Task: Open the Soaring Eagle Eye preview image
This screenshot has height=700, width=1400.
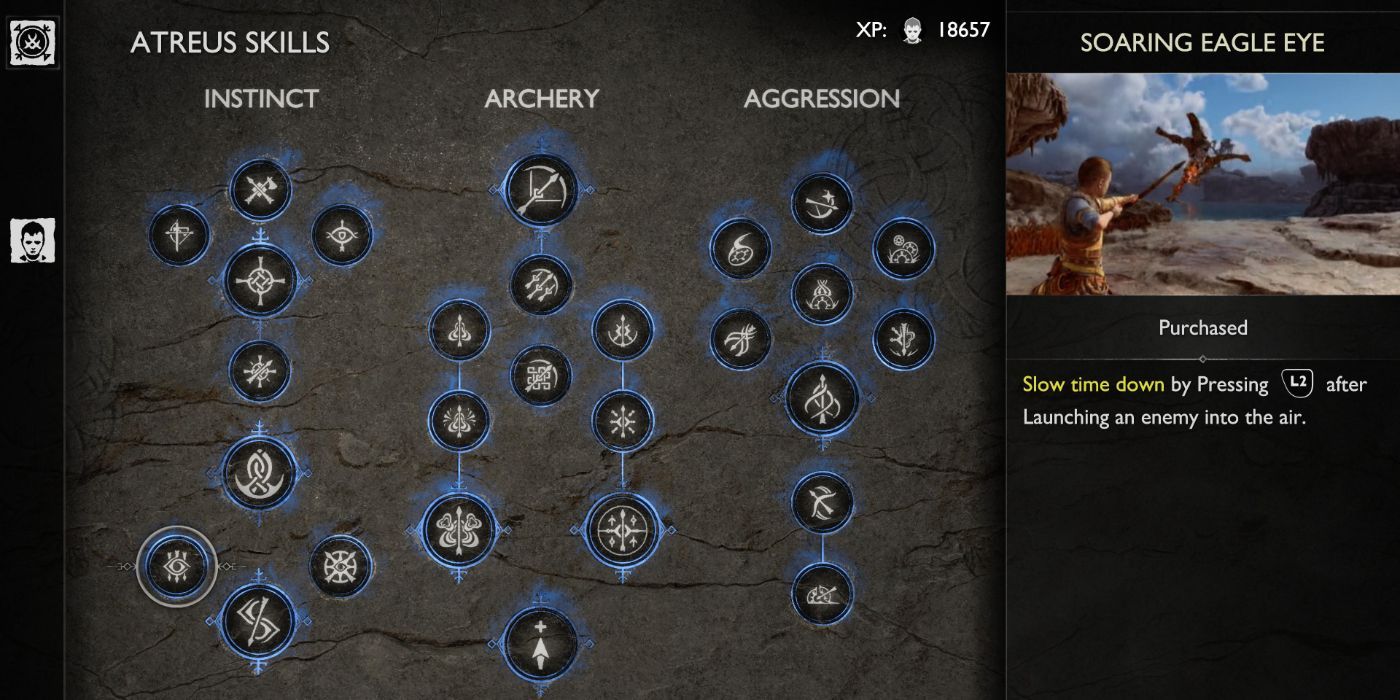Action: (1202, 184)
